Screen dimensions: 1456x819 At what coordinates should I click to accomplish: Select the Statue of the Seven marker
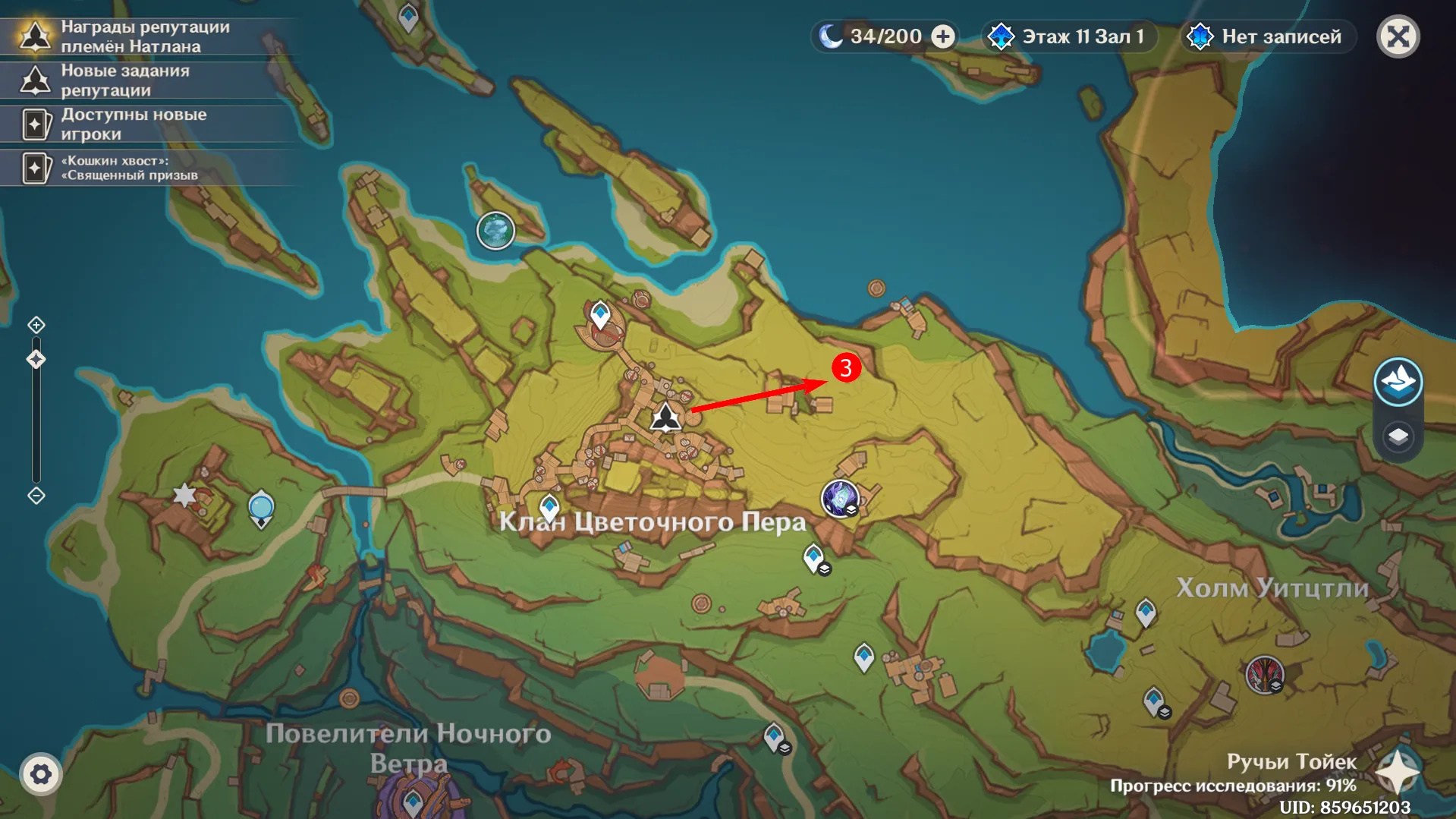point(261,507)
